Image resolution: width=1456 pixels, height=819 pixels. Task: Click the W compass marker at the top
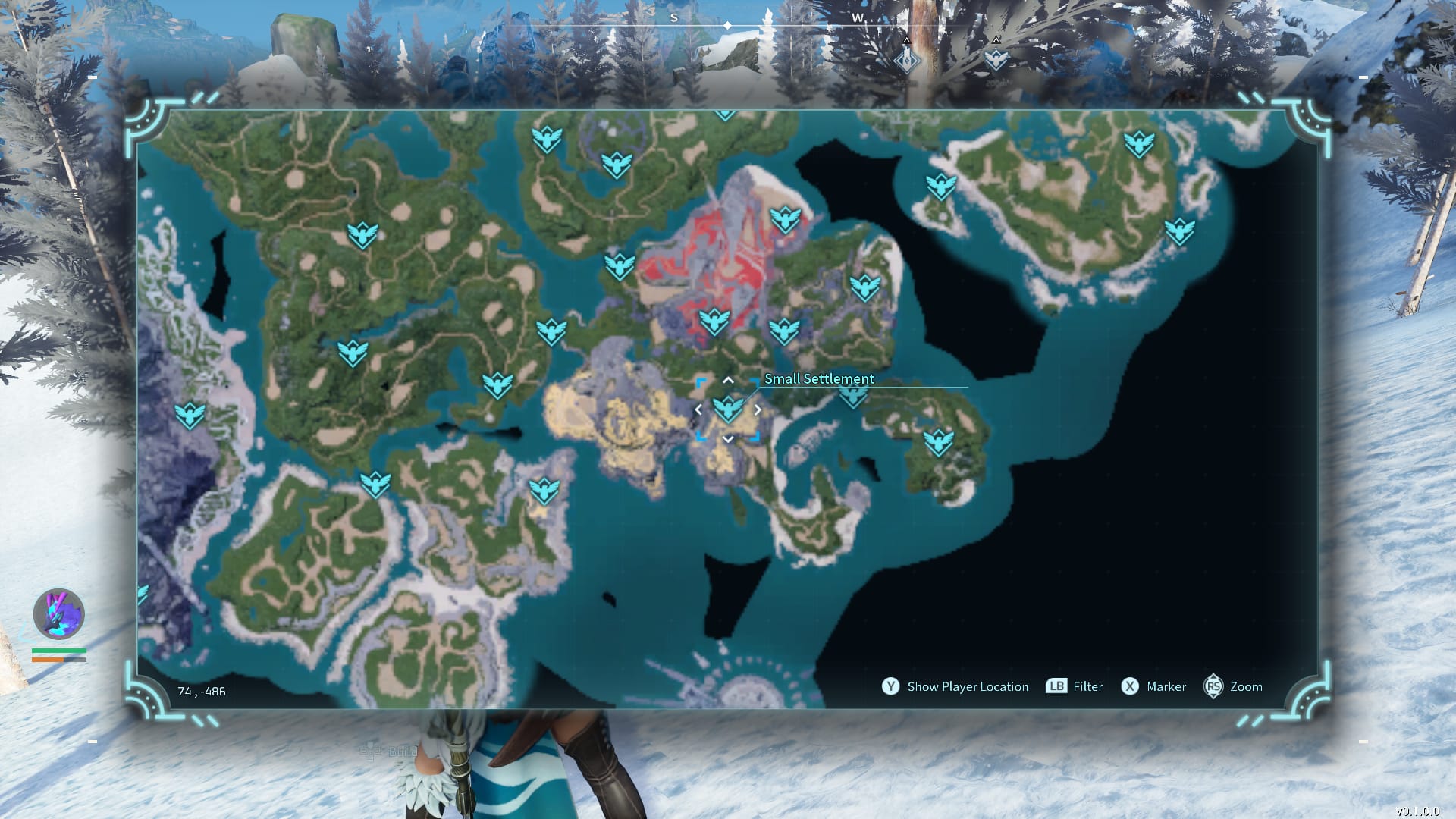pos(858,17)
